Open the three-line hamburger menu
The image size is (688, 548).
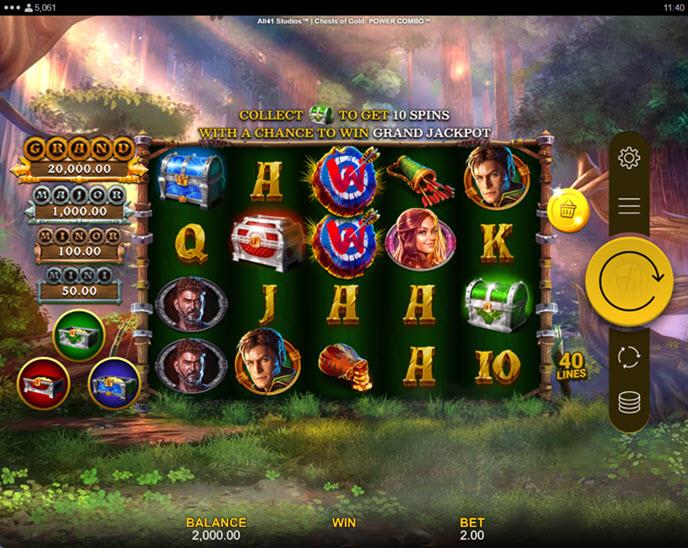629,206
